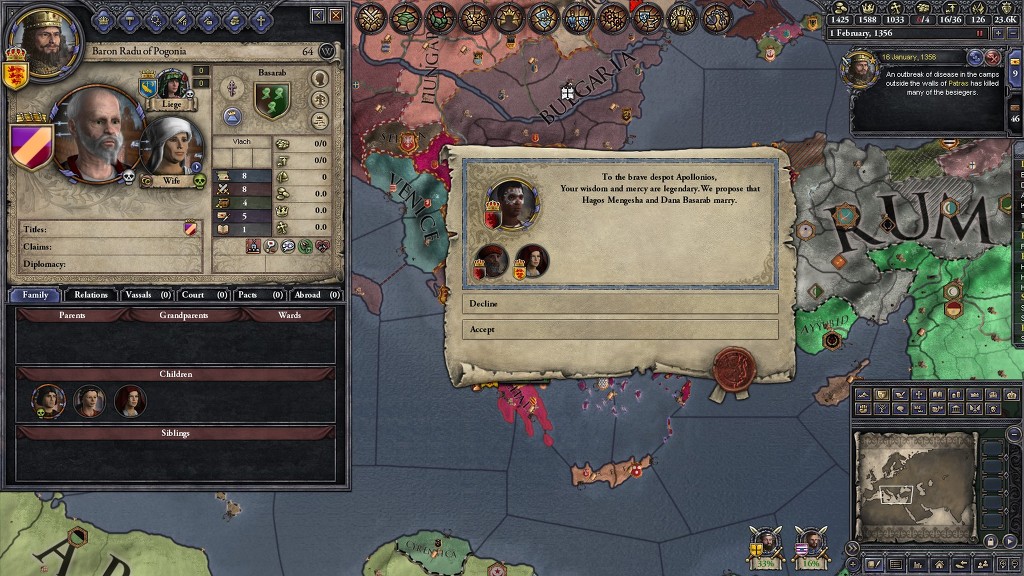
Task: Open the Vassals tab
Action: (147, 295)
